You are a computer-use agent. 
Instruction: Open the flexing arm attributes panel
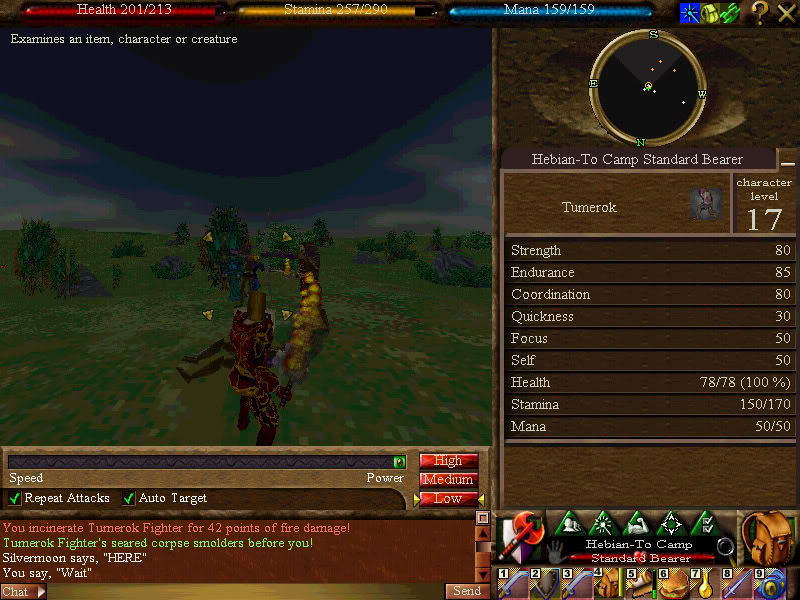[x=638, y=523]
